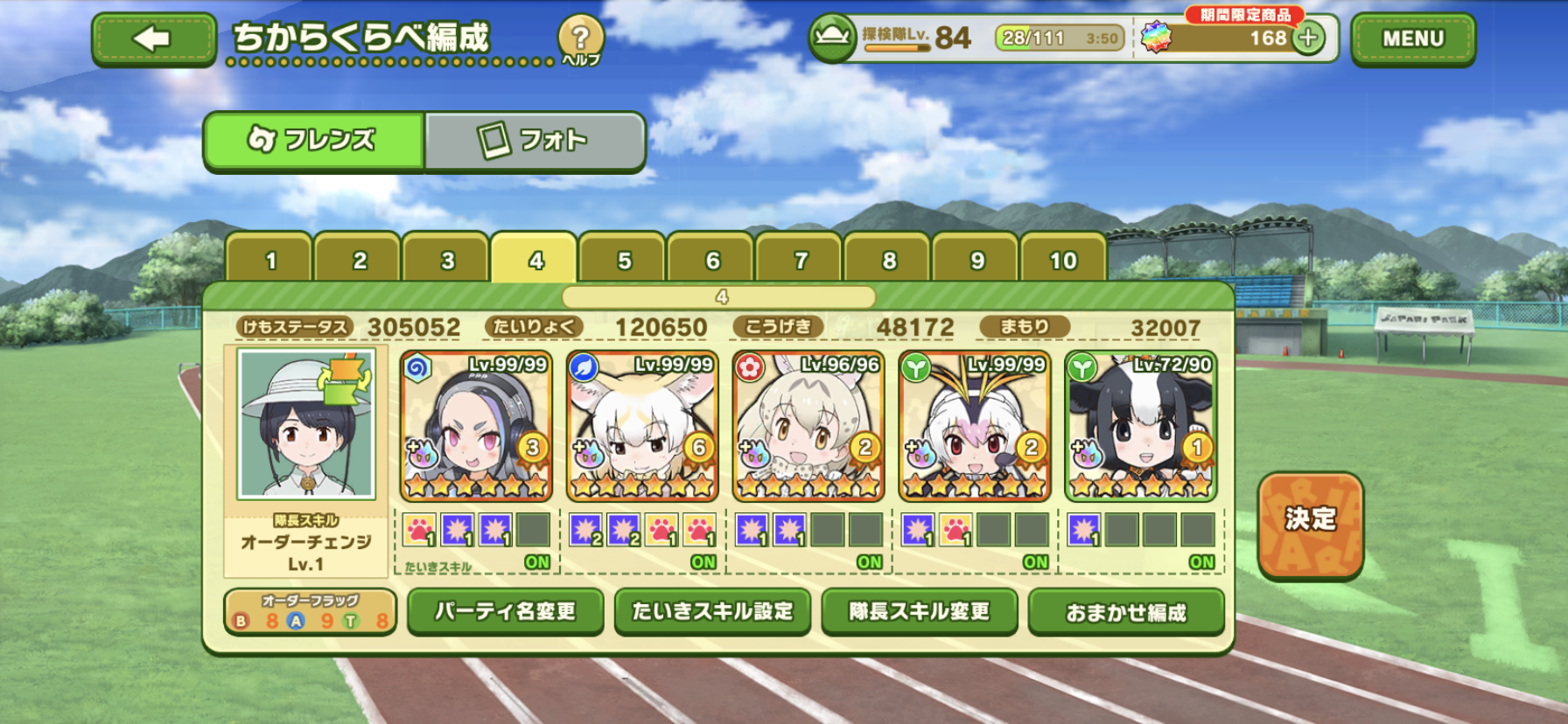Auto-form party with おまかせ編成

[1125, 612]
